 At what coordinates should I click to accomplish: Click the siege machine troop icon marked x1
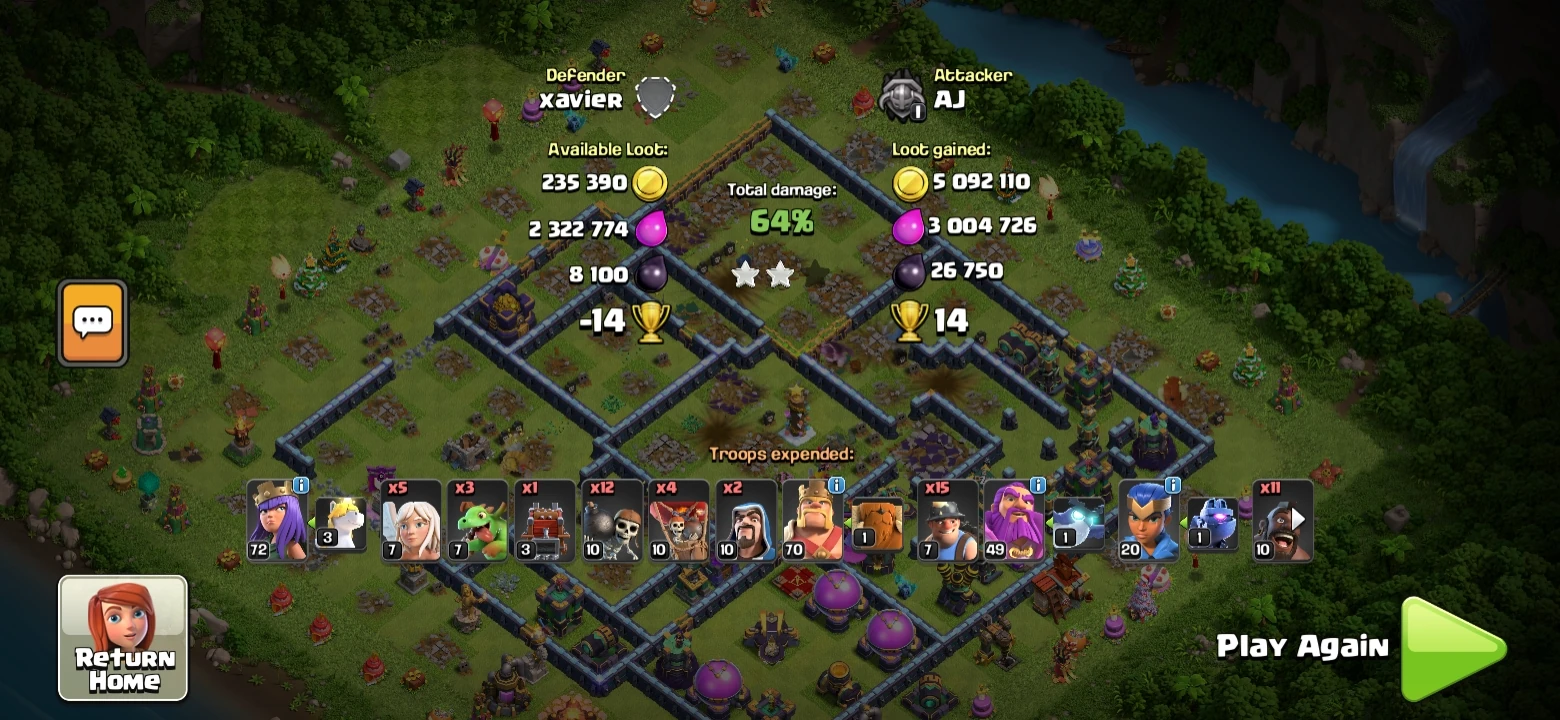545,522
